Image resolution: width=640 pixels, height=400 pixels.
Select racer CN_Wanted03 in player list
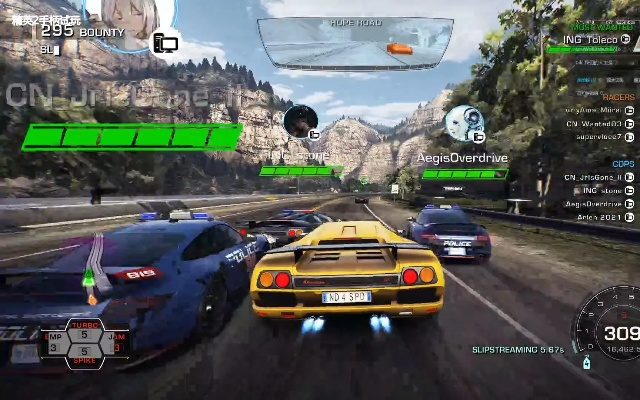[594, 123]
